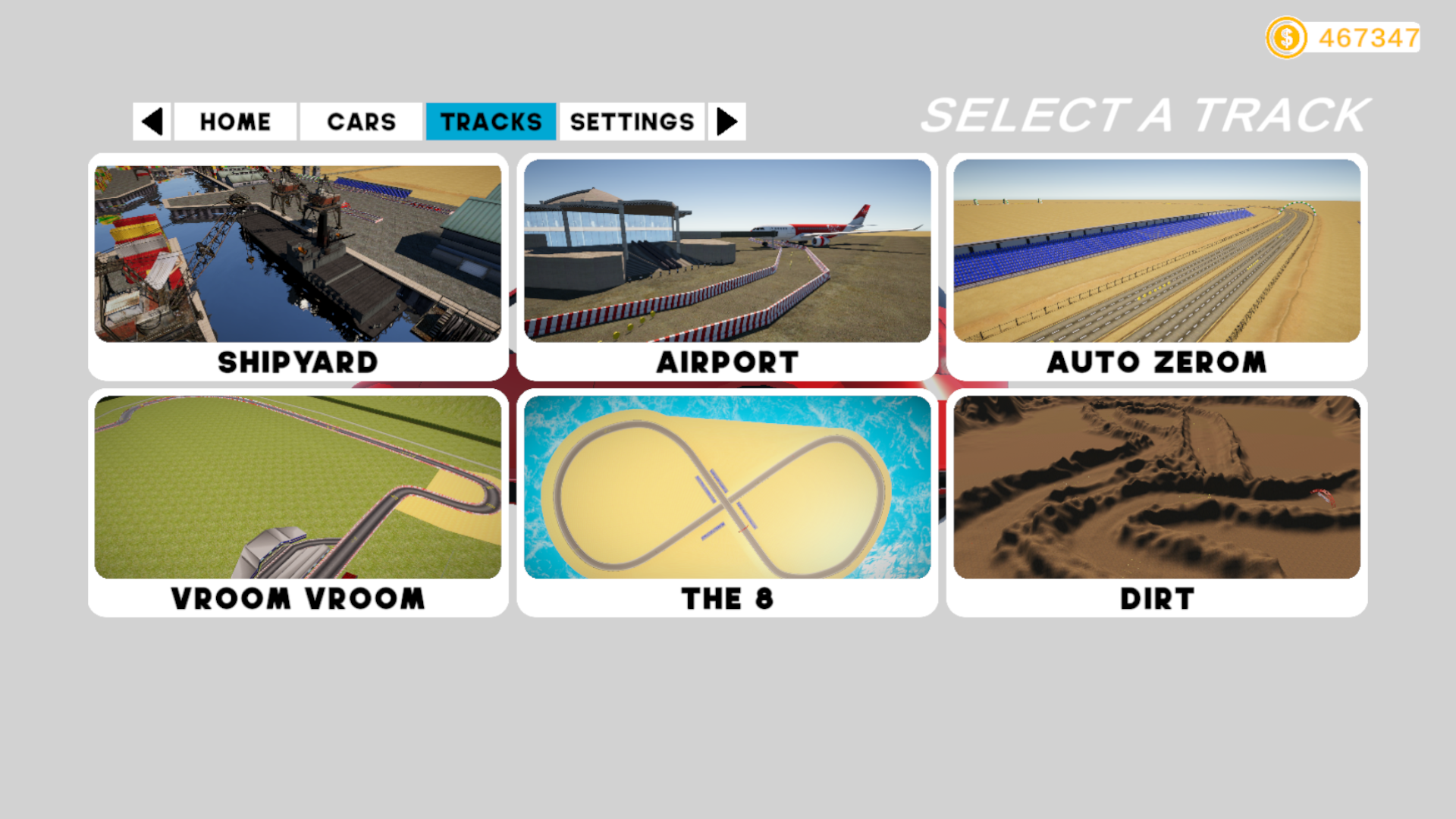Click the gold coin currency icon

[x=1286, y=38]
